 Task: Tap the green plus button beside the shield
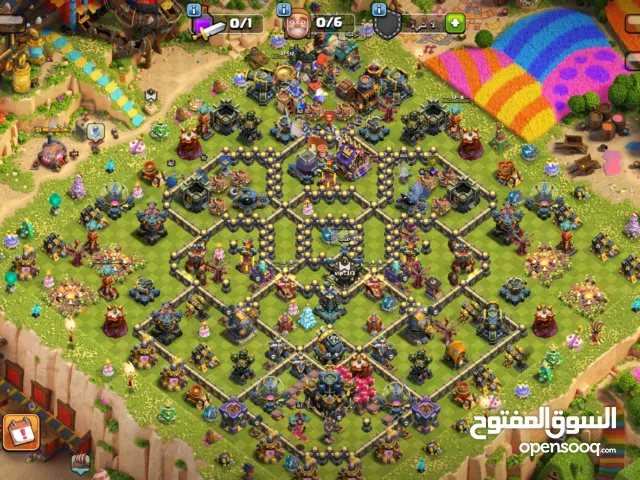pos(455,23)
